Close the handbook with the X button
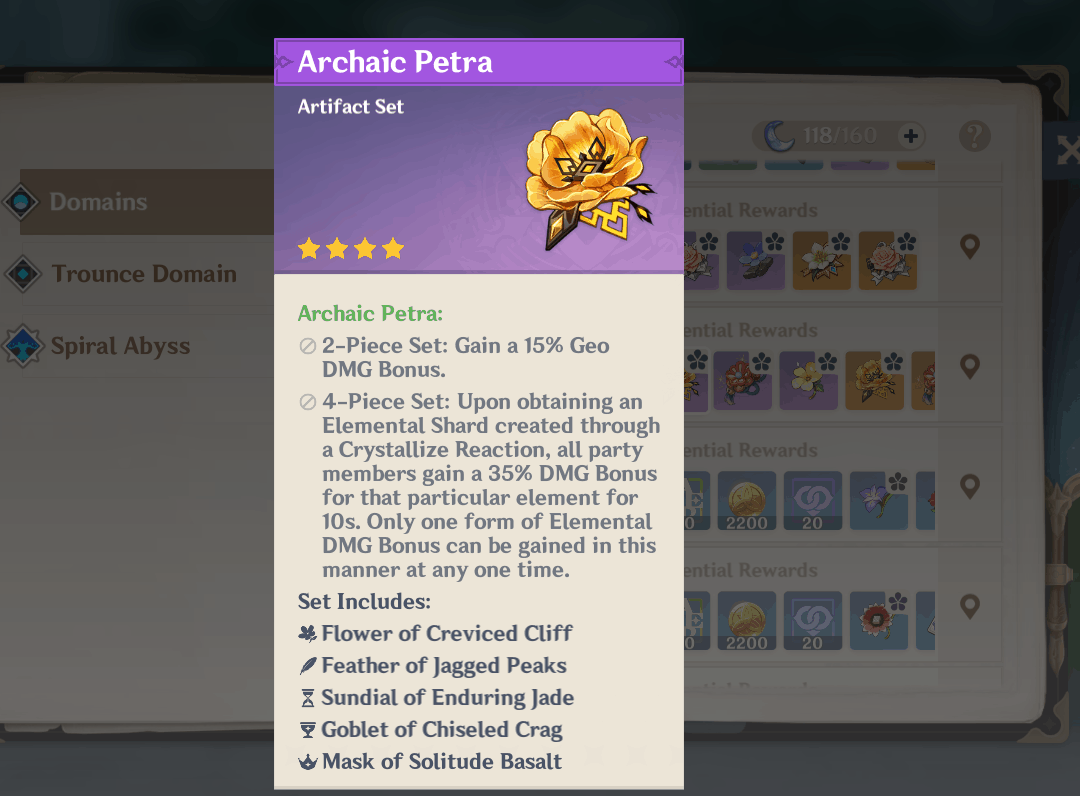The image size is (1080, 796). (x=1066, y=151)
